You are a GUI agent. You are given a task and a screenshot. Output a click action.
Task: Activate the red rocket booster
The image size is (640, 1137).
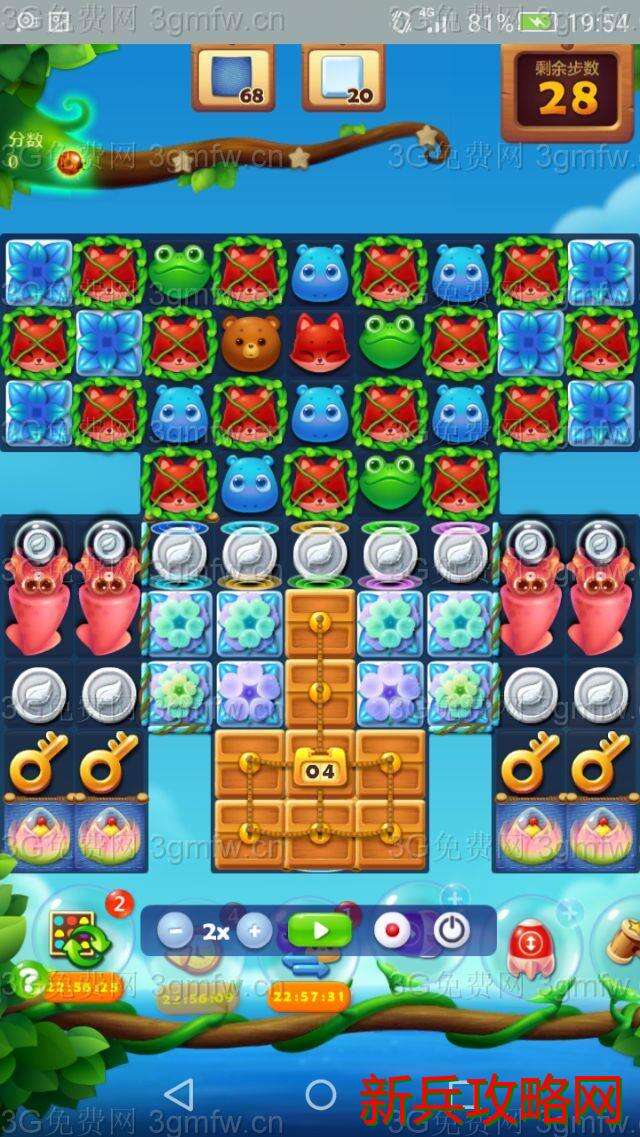point(526,943)
